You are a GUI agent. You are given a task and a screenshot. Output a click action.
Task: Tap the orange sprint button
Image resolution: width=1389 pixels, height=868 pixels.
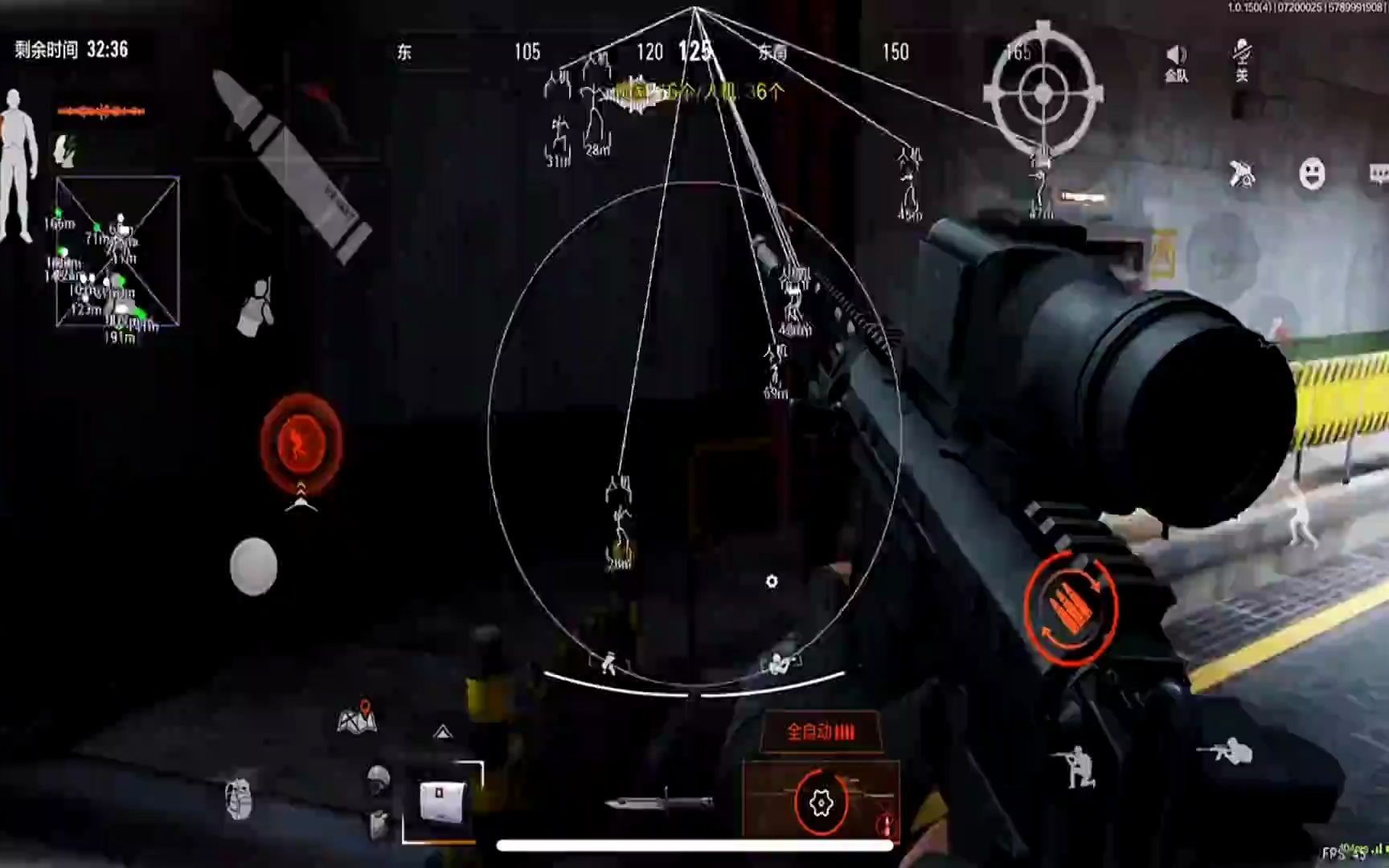[301, 442]
